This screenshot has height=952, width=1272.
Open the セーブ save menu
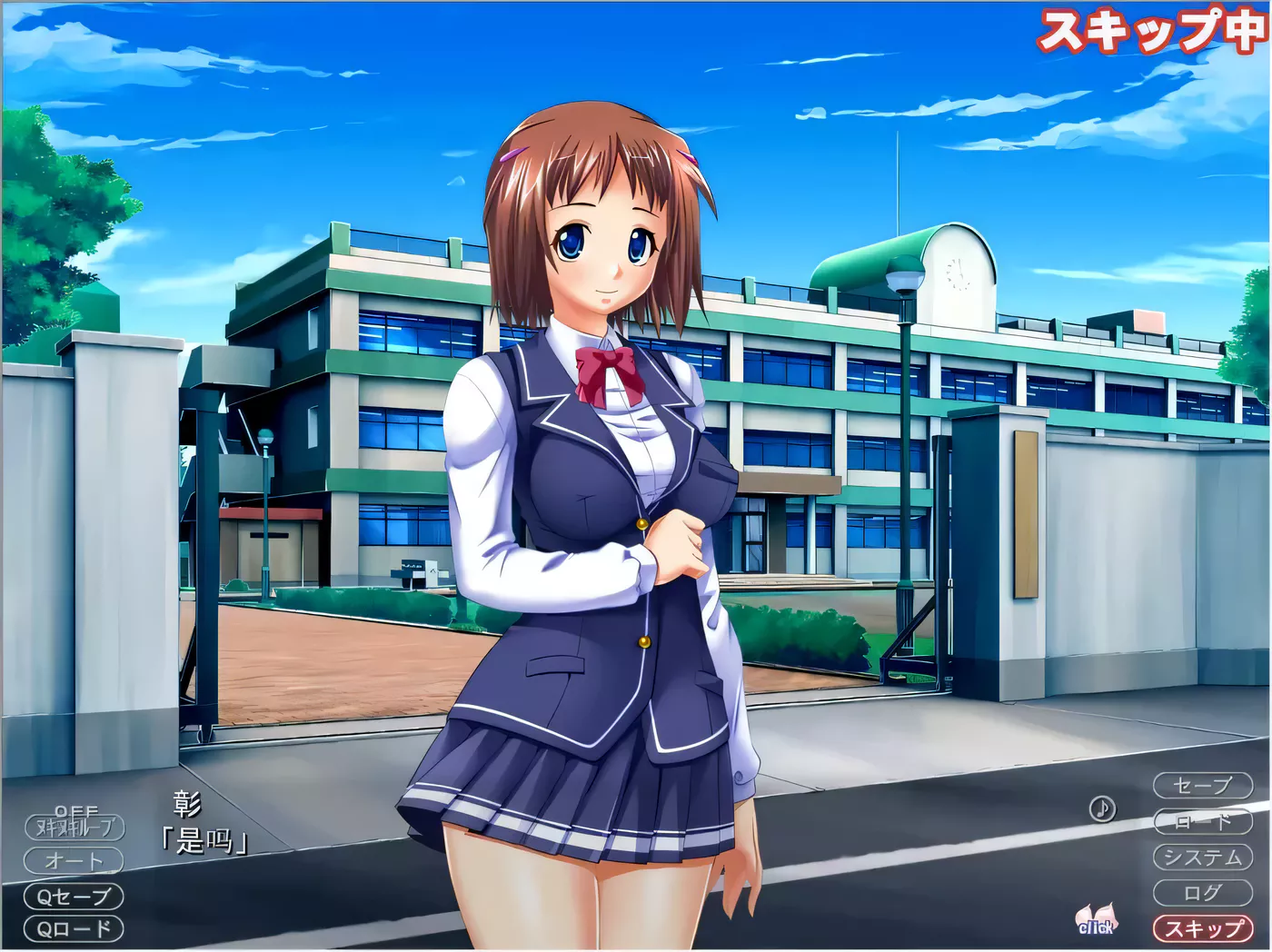[1202, 785]
